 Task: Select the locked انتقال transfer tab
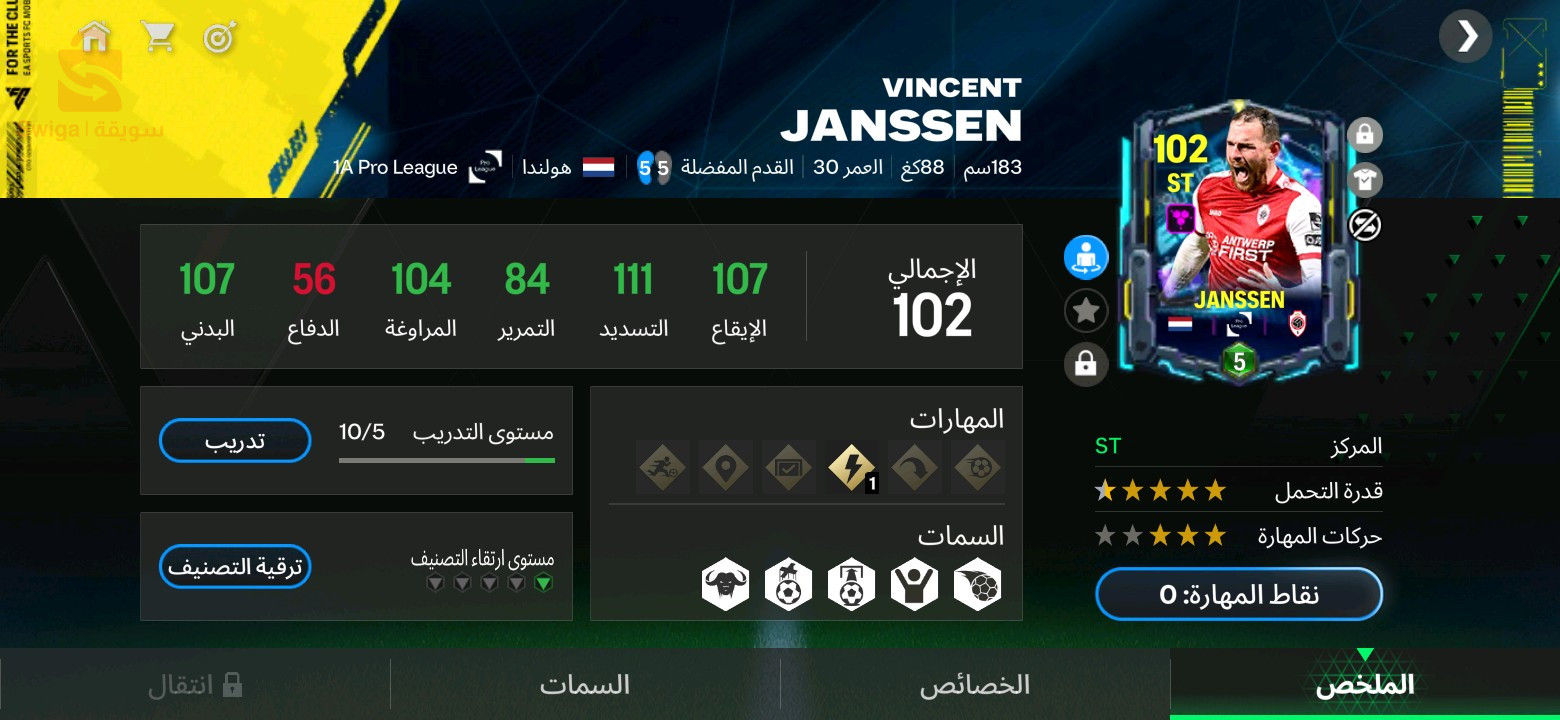[195, 685]
